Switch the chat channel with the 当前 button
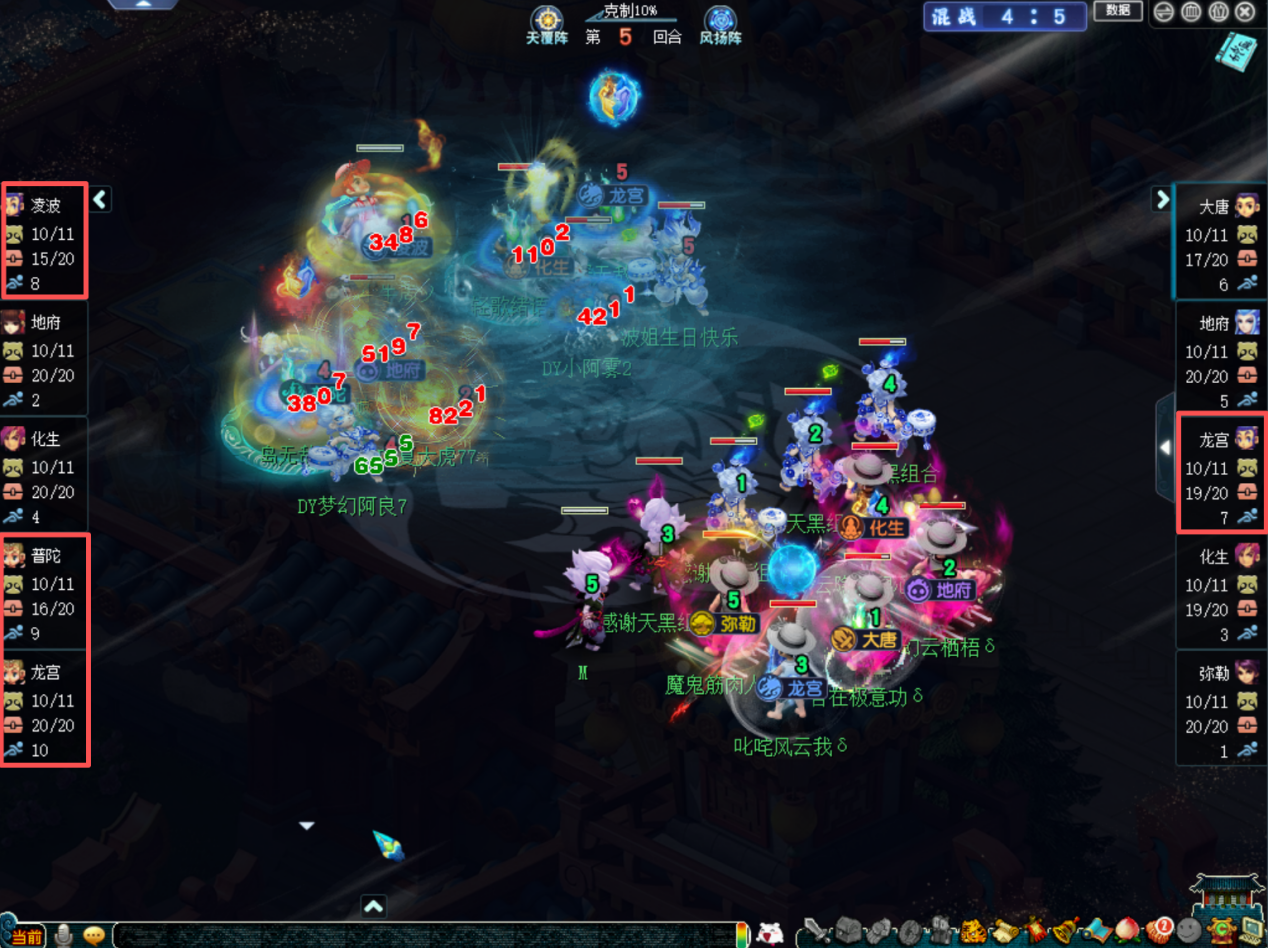 click(x=26, y=936)
